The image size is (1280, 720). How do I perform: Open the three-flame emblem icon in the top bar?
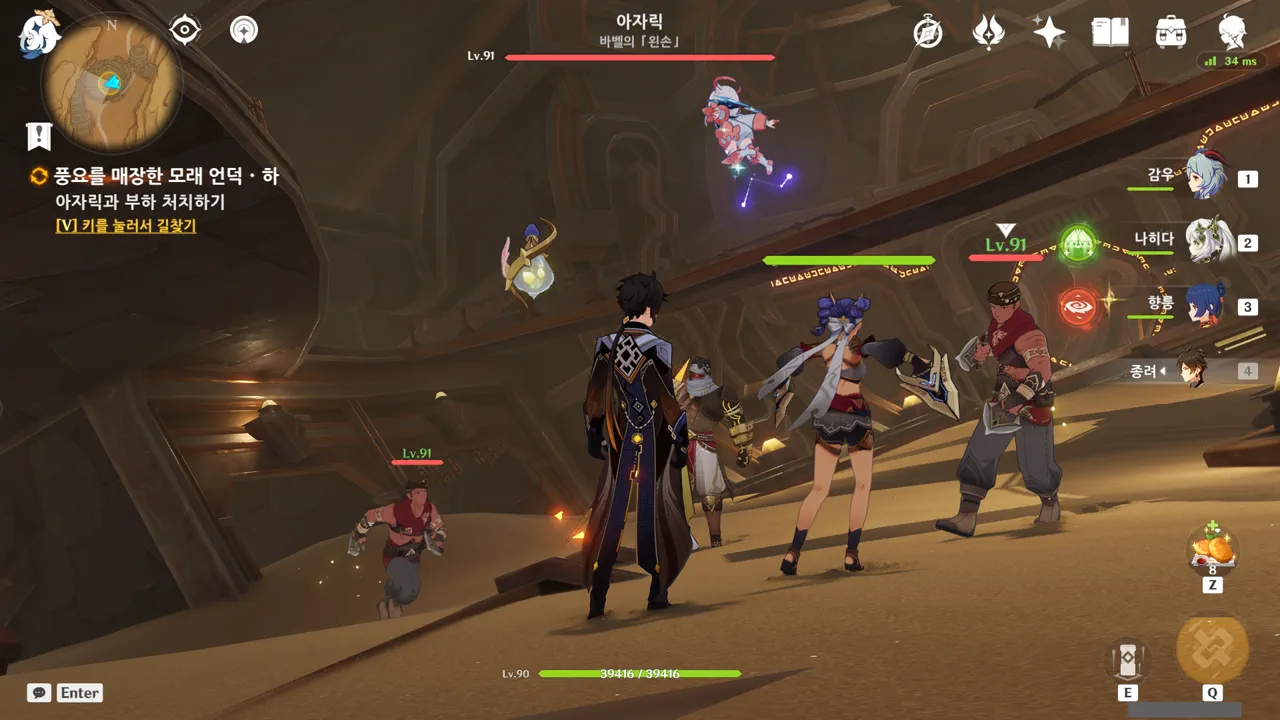(988, 32)
